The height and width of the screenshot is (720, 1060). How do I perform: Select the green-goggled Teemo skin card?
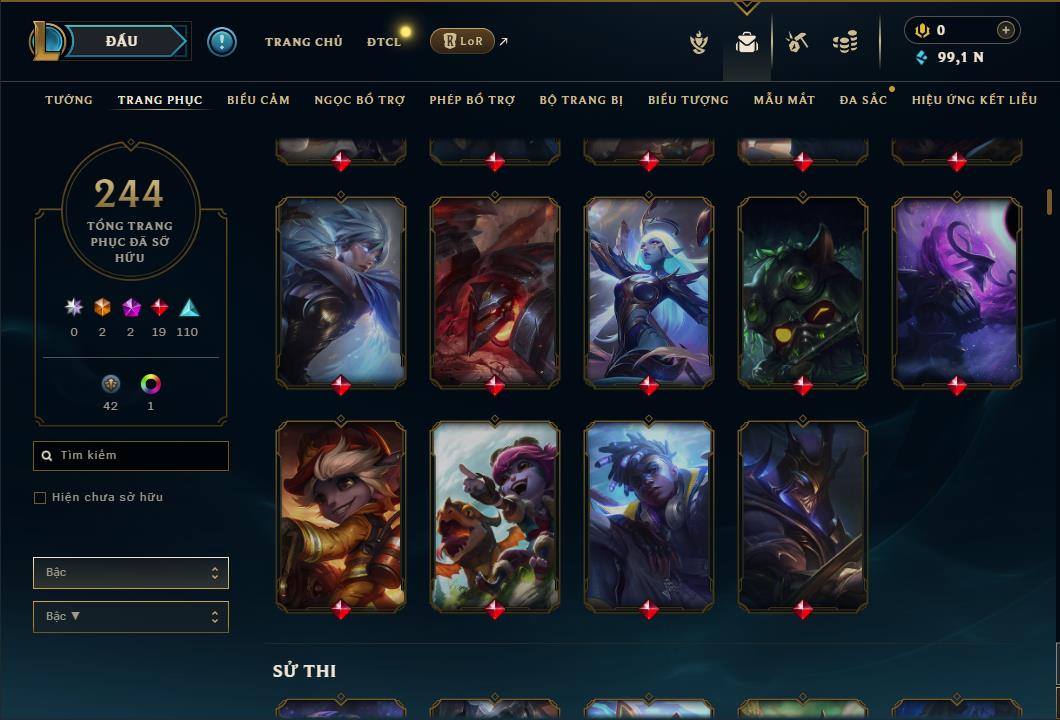[x=803, y=290]
